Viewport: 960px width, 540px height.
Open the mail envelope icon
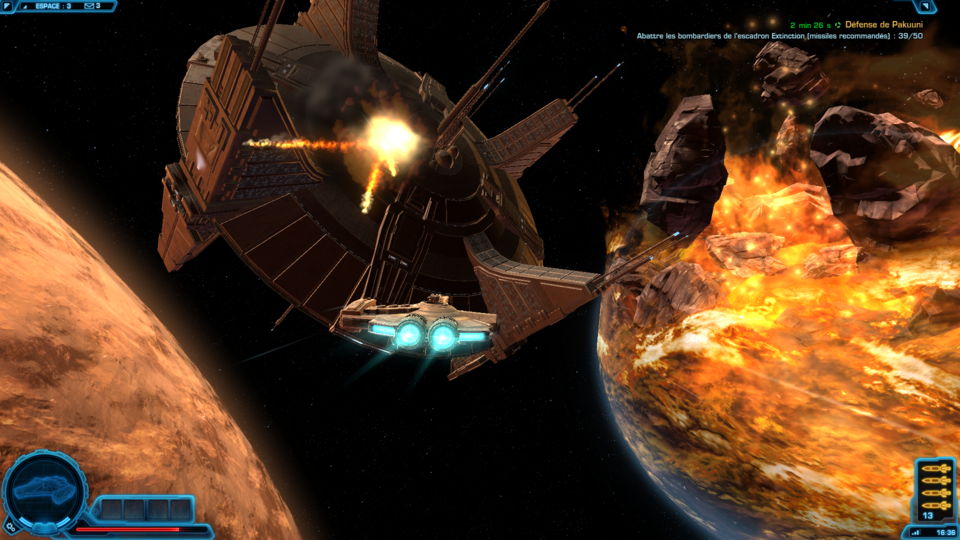pyautogui.click(x=88, y=6)
